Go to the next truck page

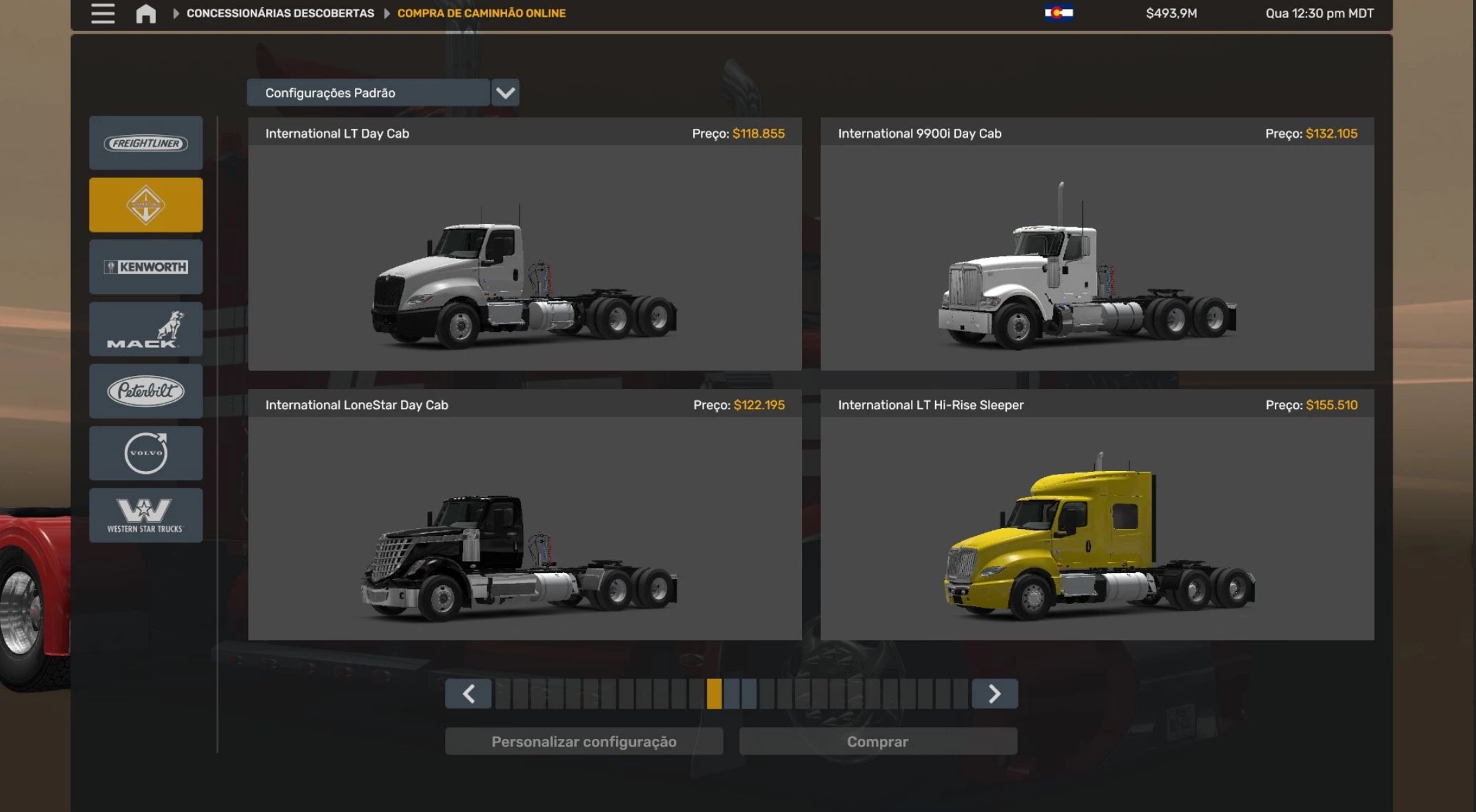994,694
